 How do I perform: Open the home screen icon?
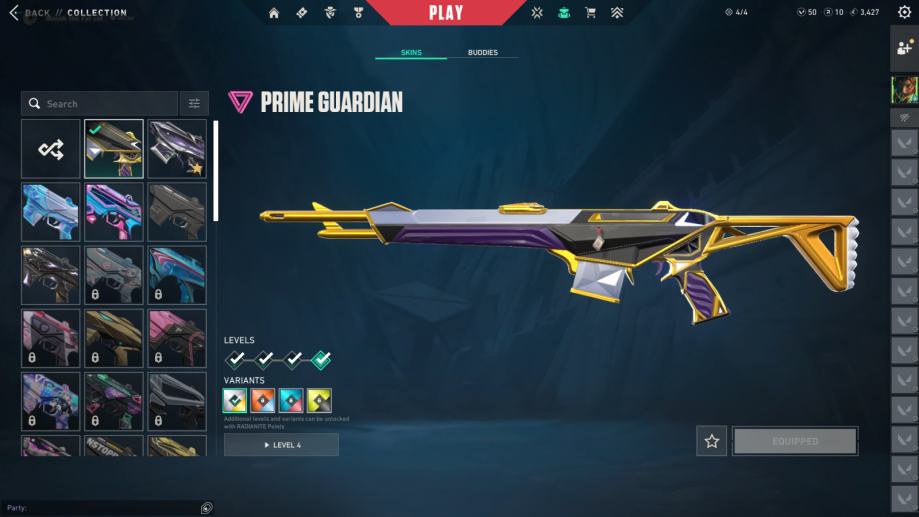274,13
